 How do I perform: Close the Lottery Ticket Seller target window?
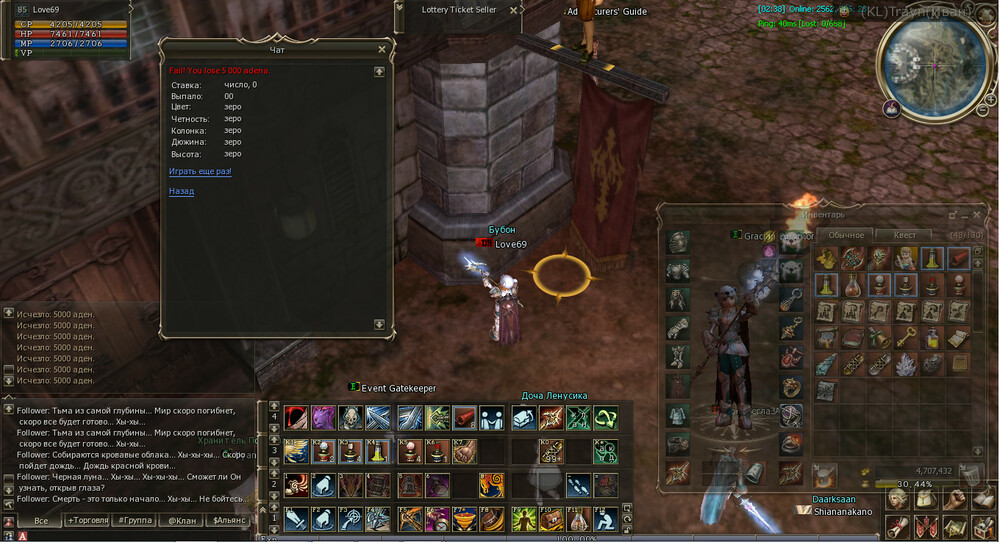point(514,10)
